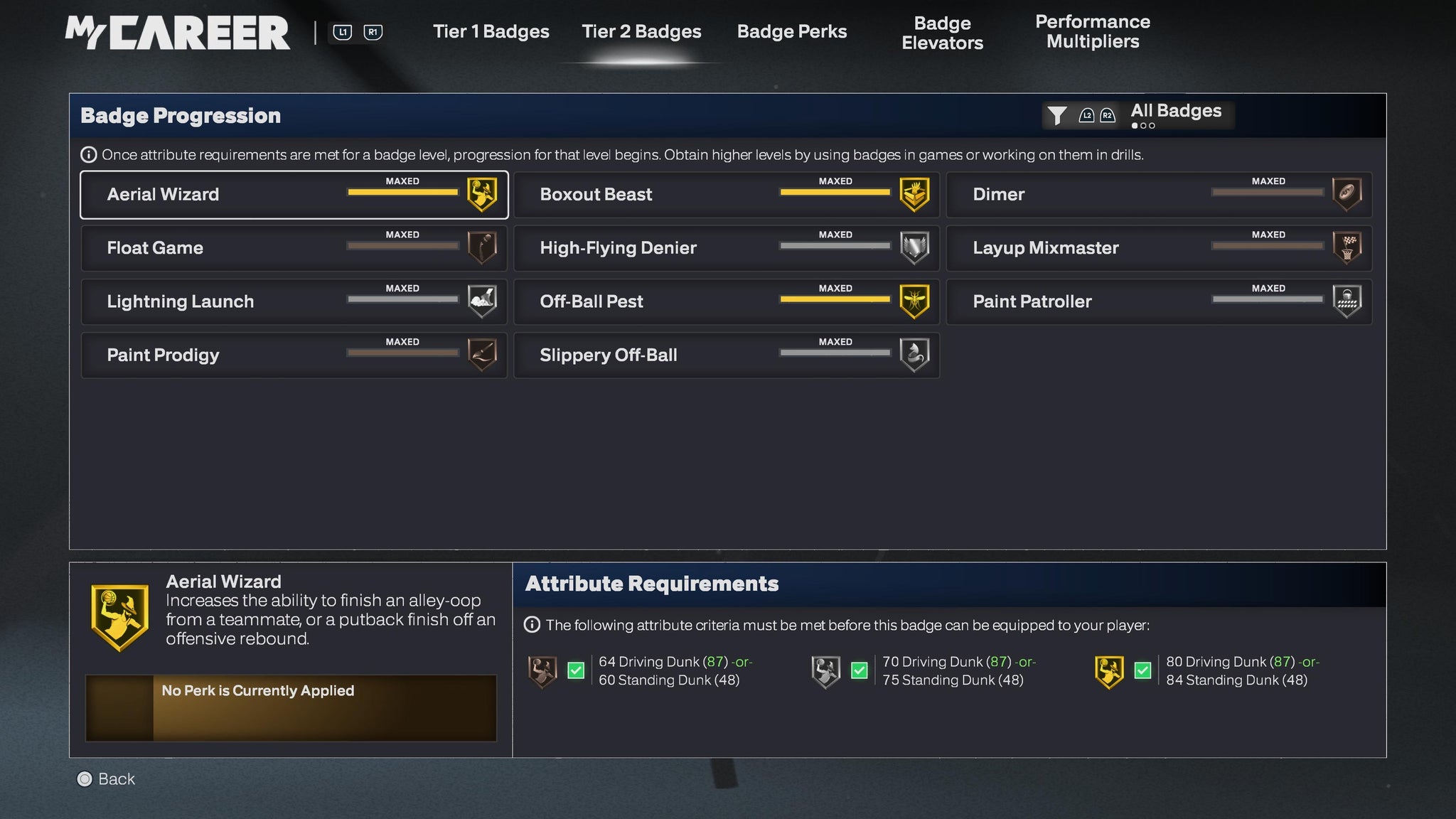Image resolution: width=1456 pixels, height=819 pixels.
Task: Click the No Perk is Currently Applied slot
Action: coord(291,708)
